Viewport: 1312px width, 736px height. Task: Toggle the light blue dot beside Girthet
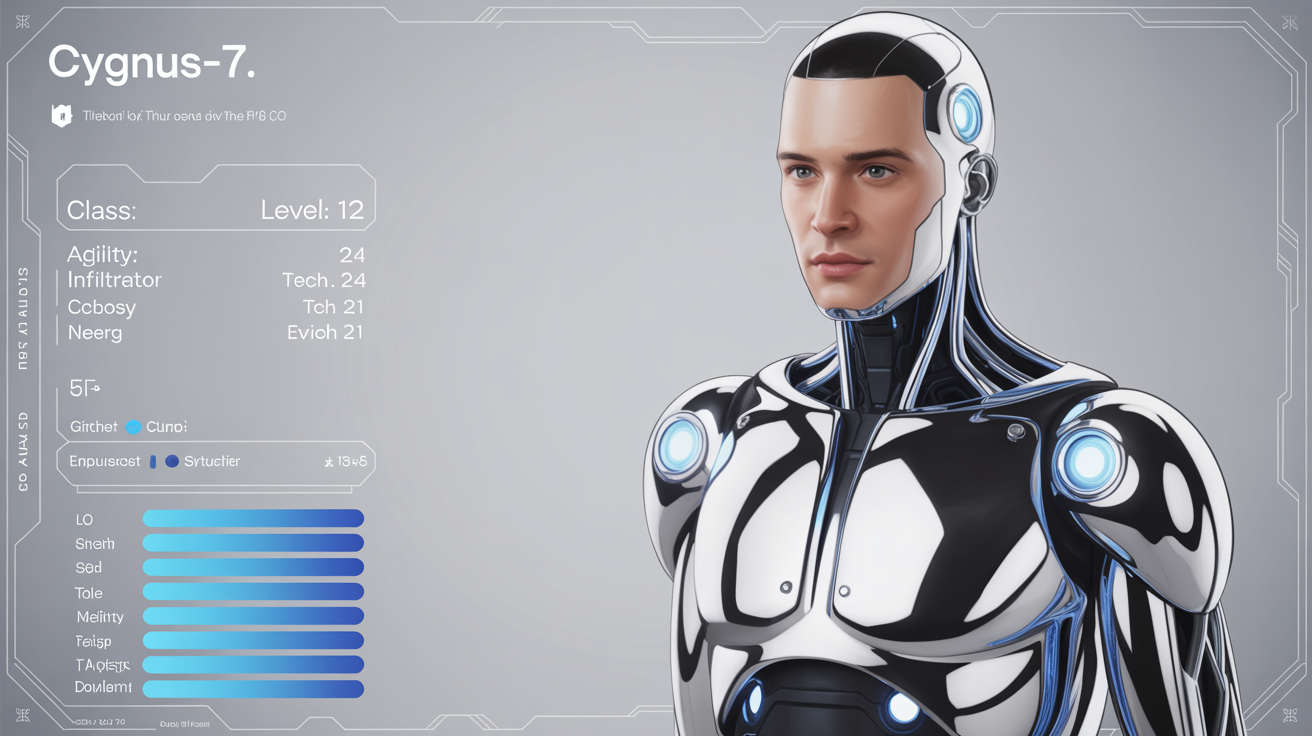(x=133, y=427)
